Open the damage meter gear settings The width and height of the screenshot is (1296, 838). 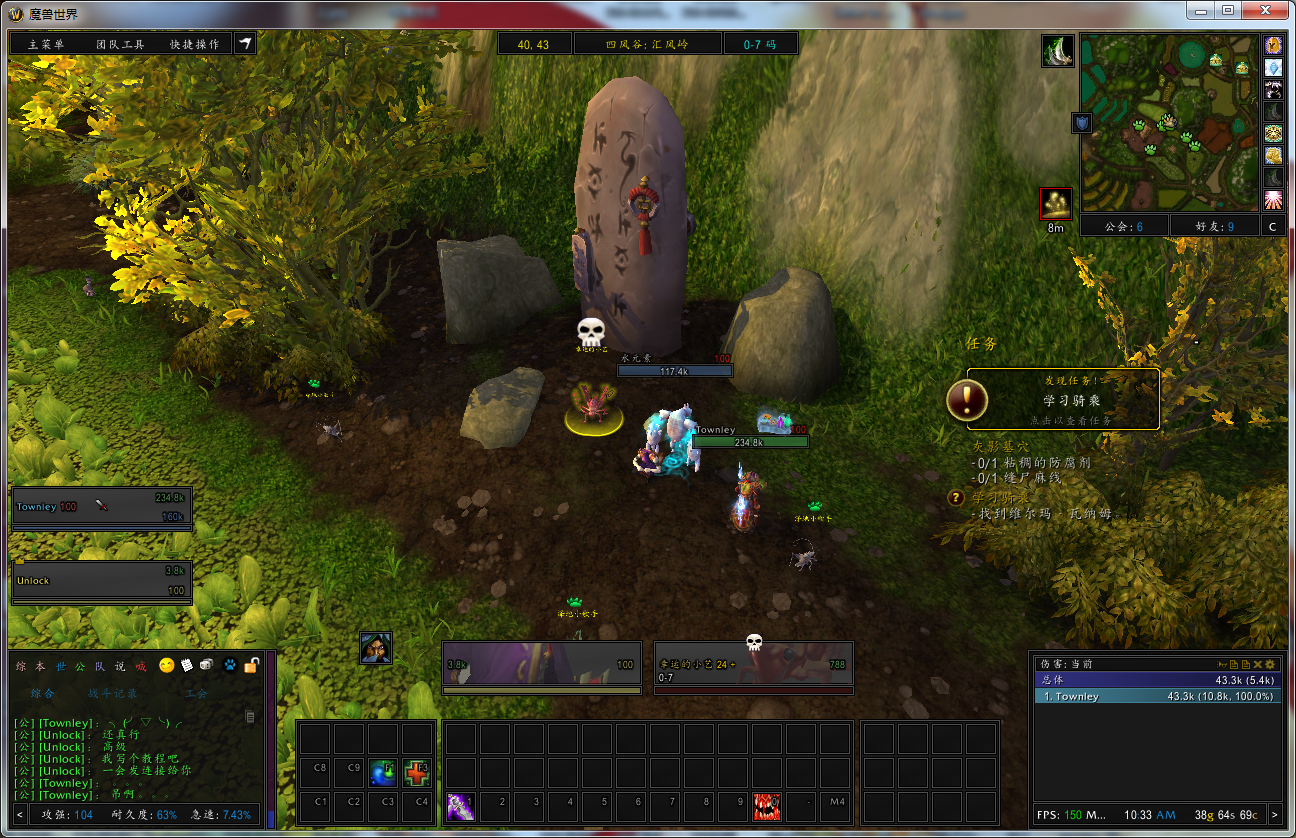(1270, 664)
